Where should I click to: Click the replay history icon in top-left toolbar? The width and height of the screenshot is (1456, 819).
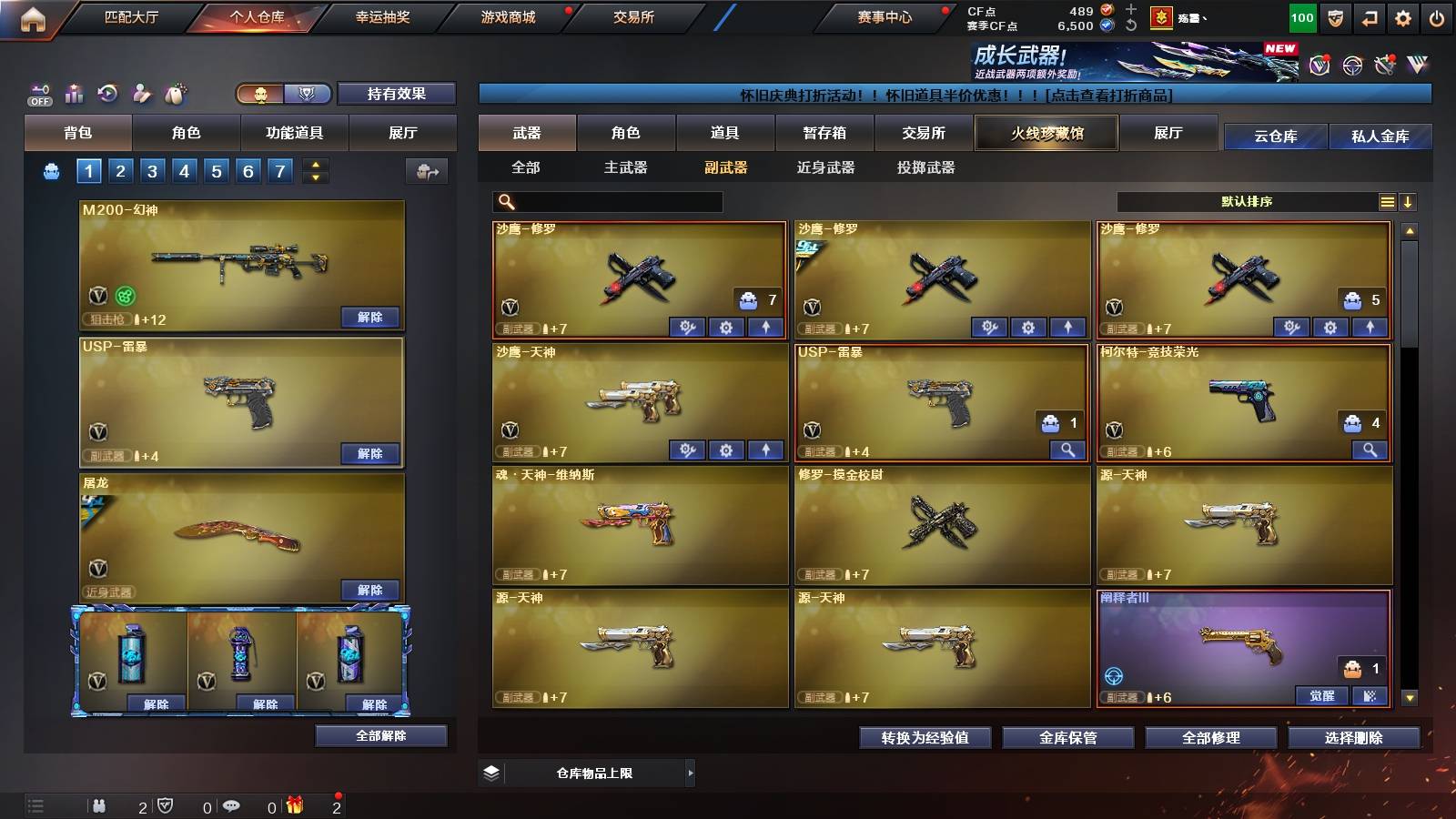(x=106, y=94)
